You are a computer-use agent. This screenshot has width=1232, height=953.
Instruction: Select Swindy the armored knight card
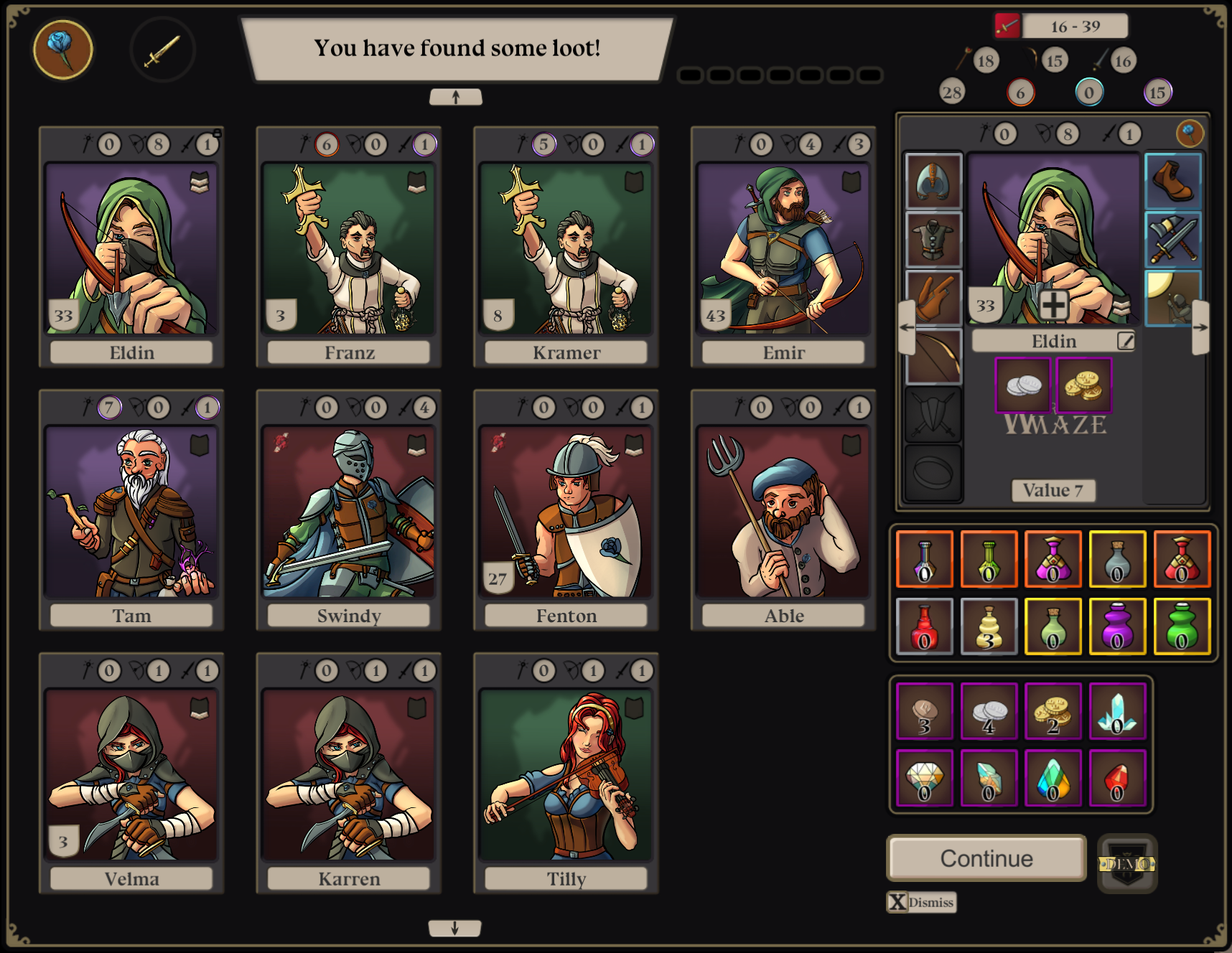349,511
